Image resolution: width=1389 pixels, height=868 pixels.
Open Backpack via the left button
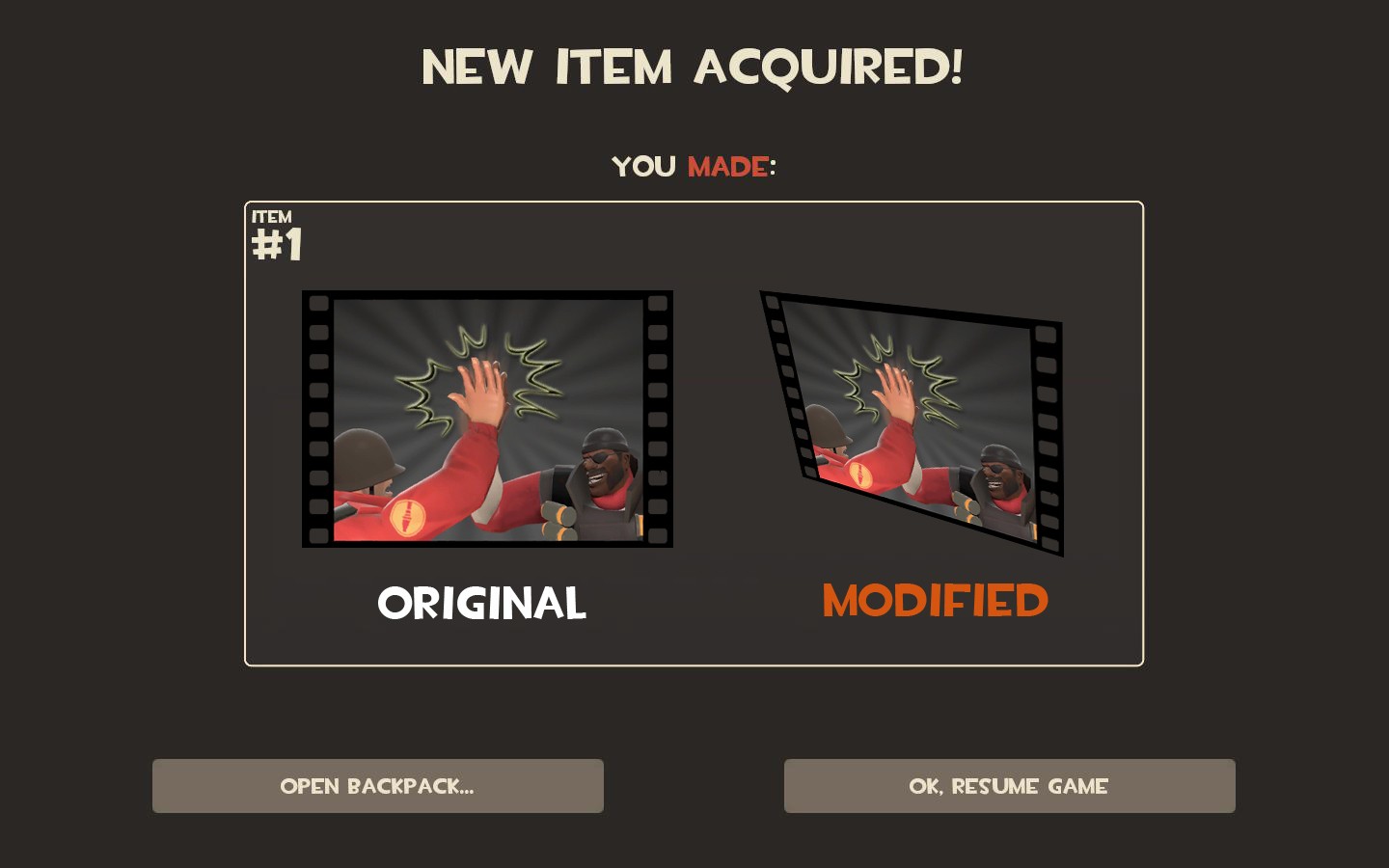coord(377,785)
